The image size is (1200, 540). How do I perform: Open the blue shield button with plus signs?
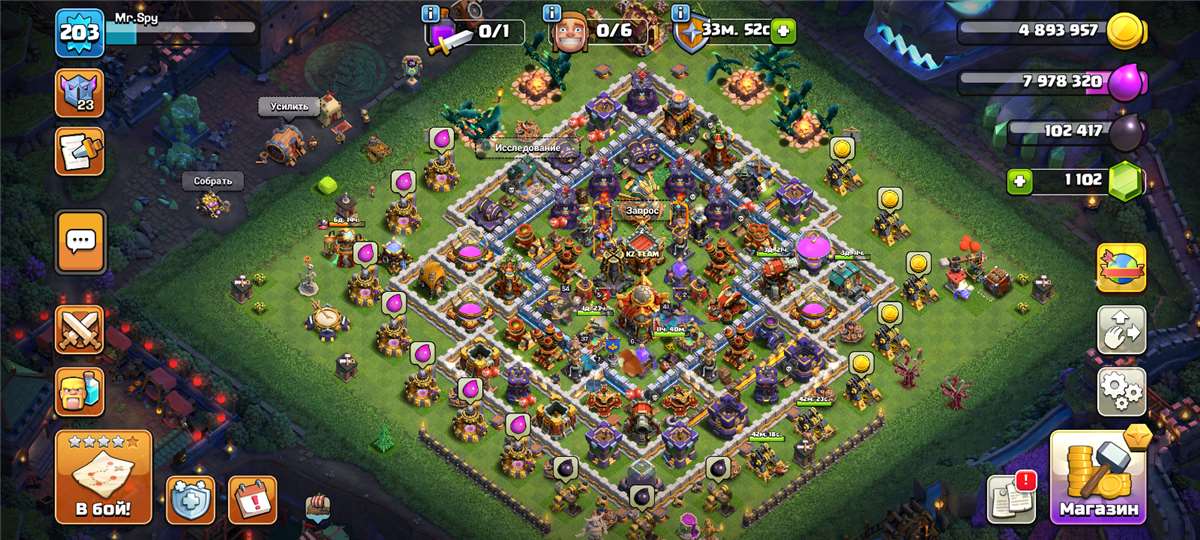pos(190,499)
